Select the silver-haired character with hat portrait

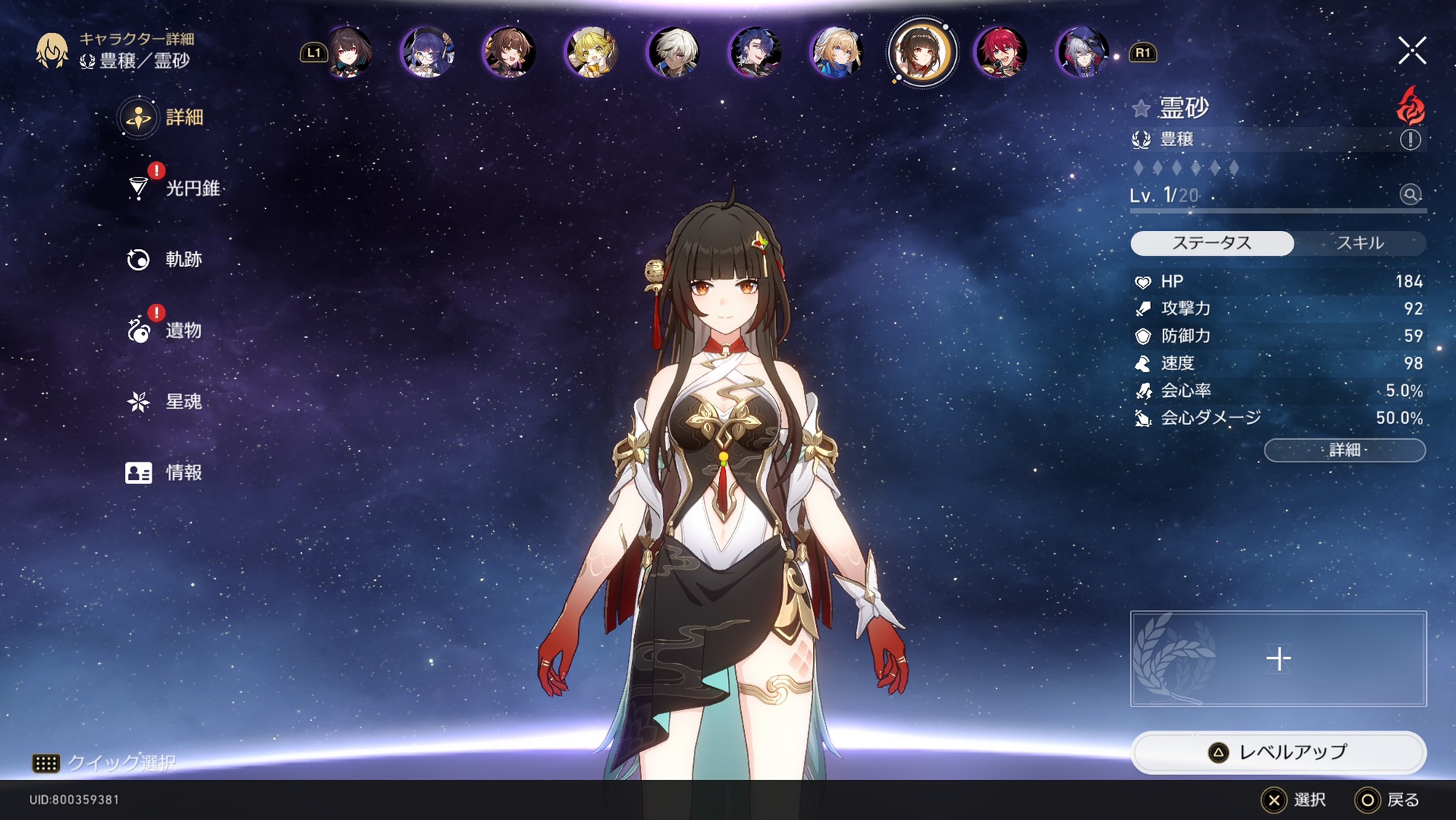(x=1083, y=52)
